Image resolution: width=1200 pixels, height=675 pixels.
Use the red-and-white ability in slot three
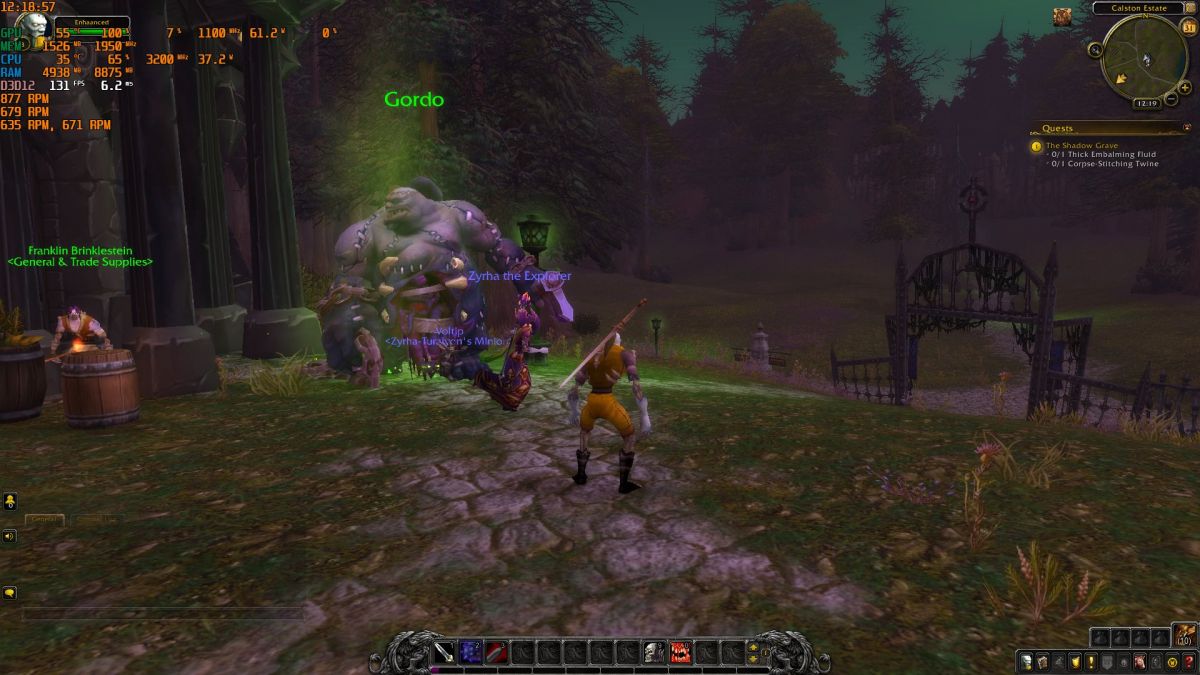pyautogui.click(x=496, y=653)
